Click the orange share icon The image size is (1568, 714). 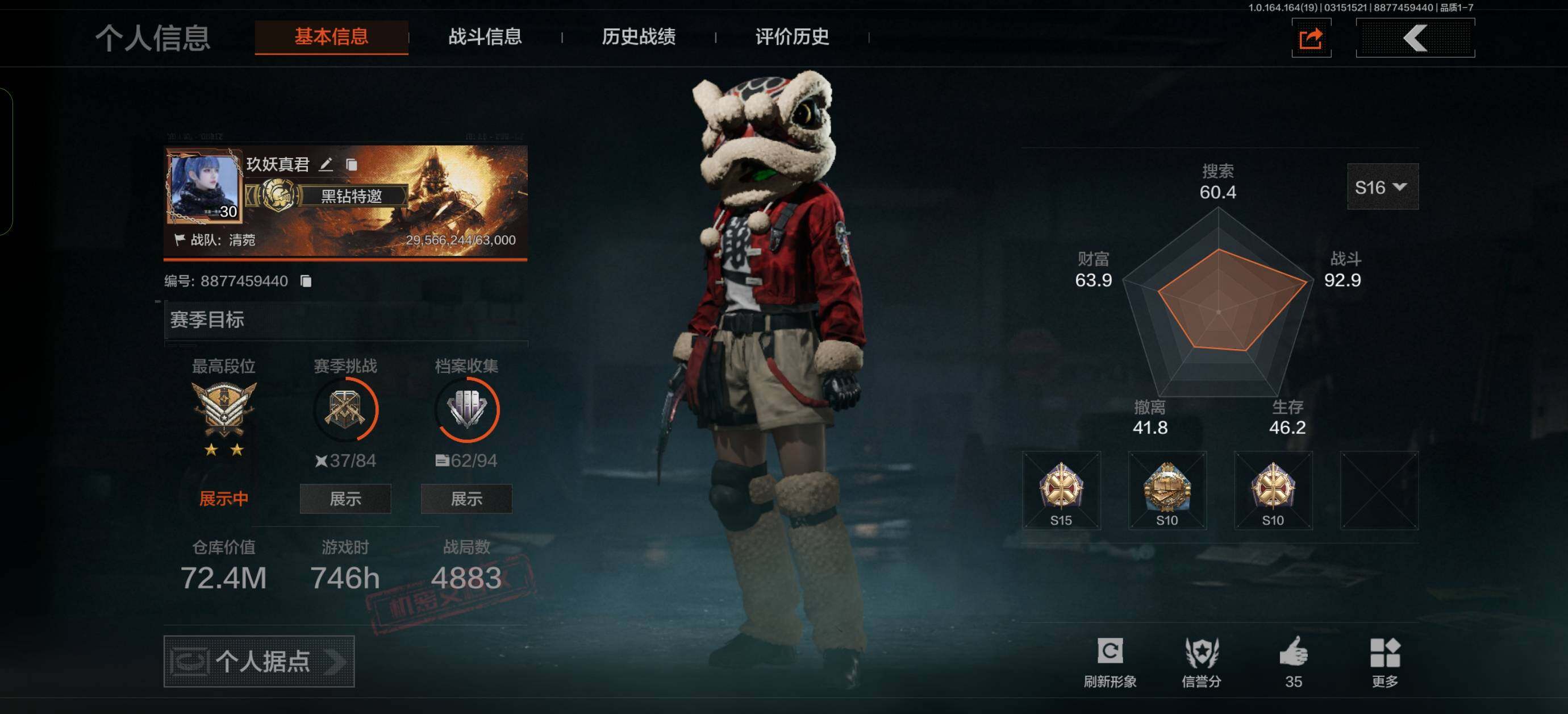(1311, 39)
